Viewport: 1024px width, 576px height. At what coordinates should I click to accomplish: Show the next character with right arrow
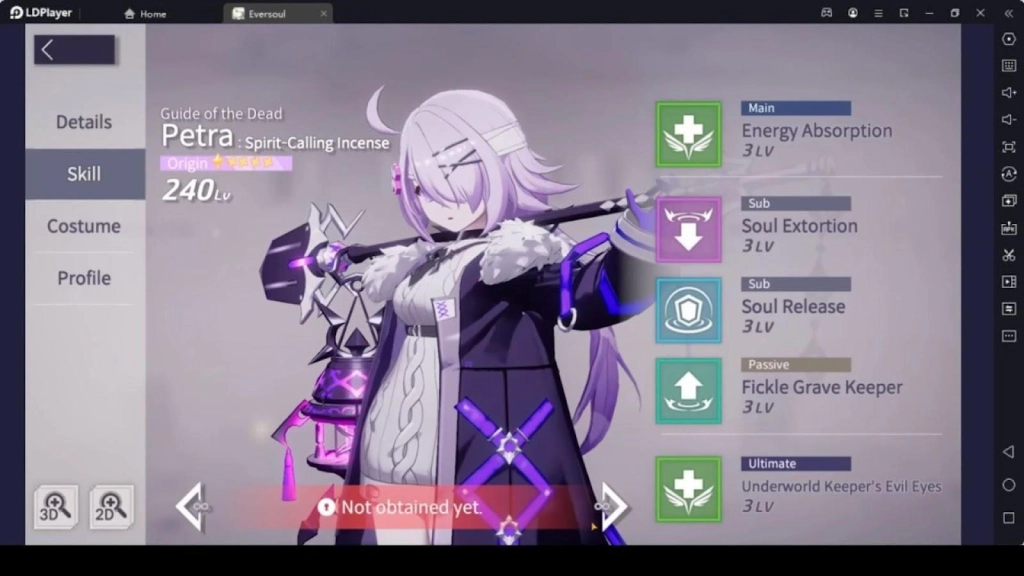pos(613,507)
